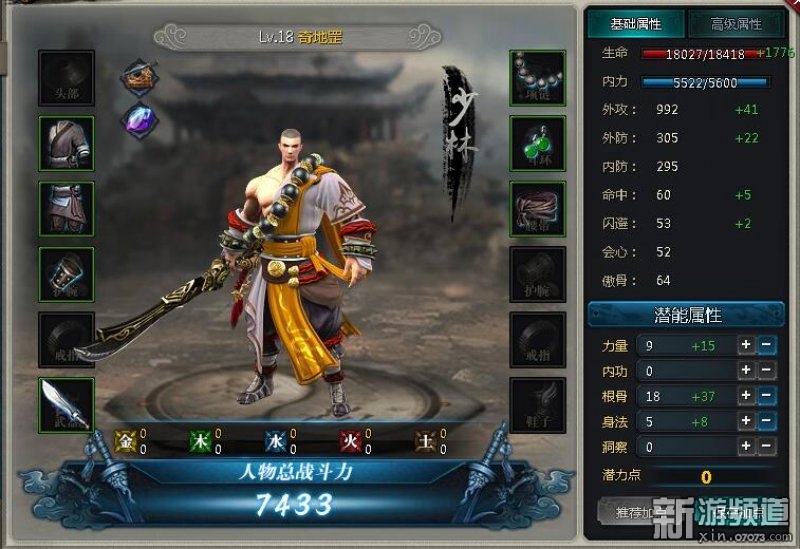Switch to the 基础属性 tab
This screenshot has width=800, height=549.
click(635, 24)
